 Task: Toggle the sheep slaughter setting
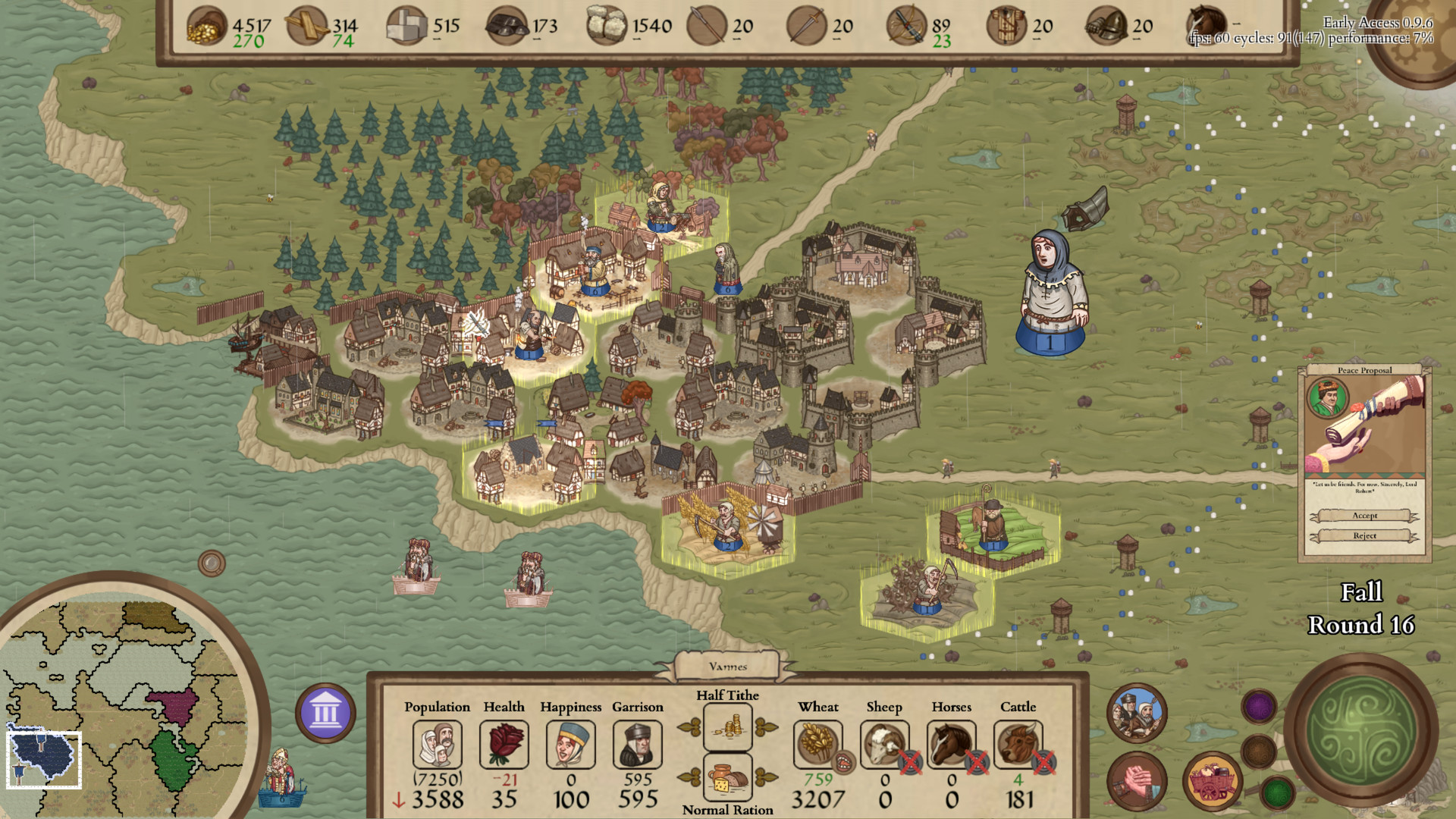(x=909, y=762)
